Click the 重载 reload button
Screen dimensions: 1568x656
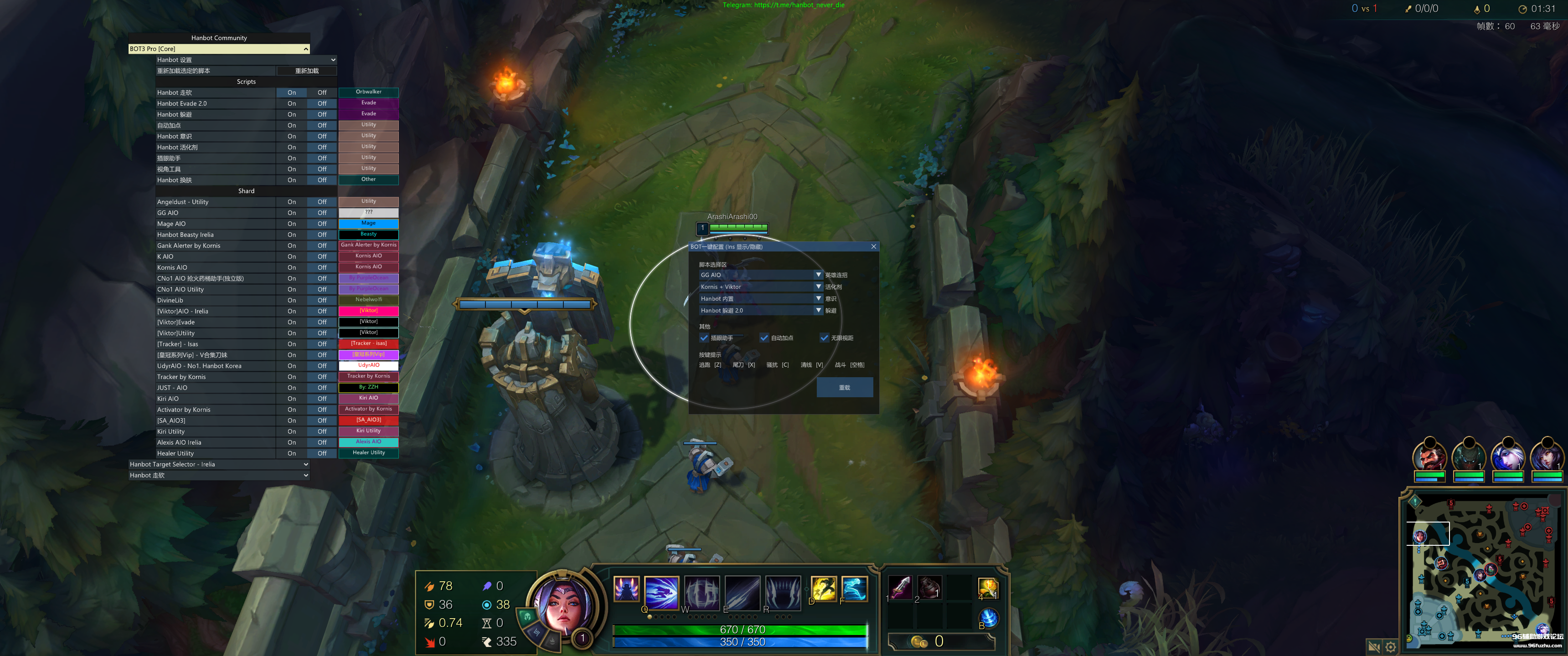click(844, 388)
